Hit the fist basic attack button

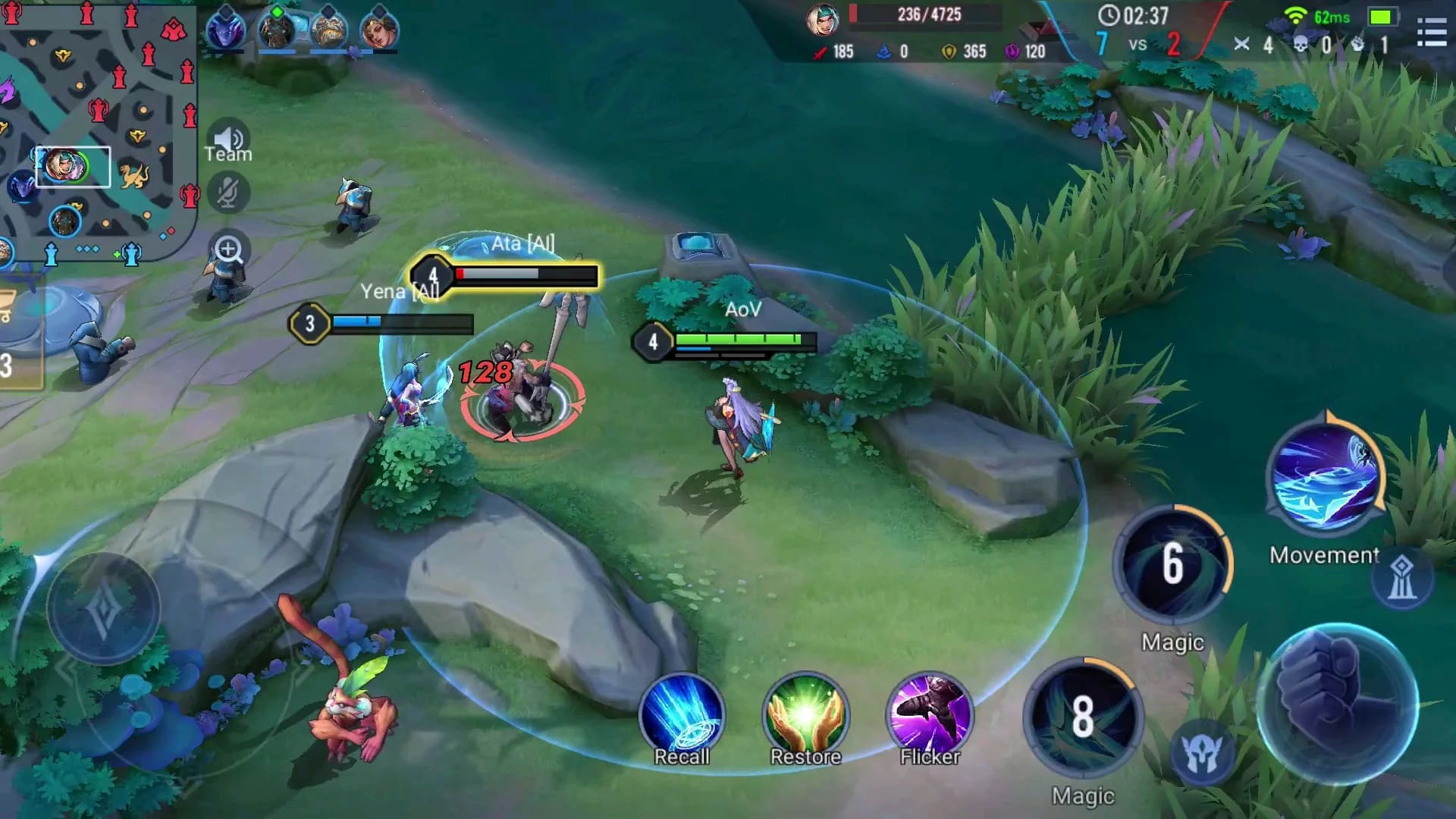(1338, 704)
